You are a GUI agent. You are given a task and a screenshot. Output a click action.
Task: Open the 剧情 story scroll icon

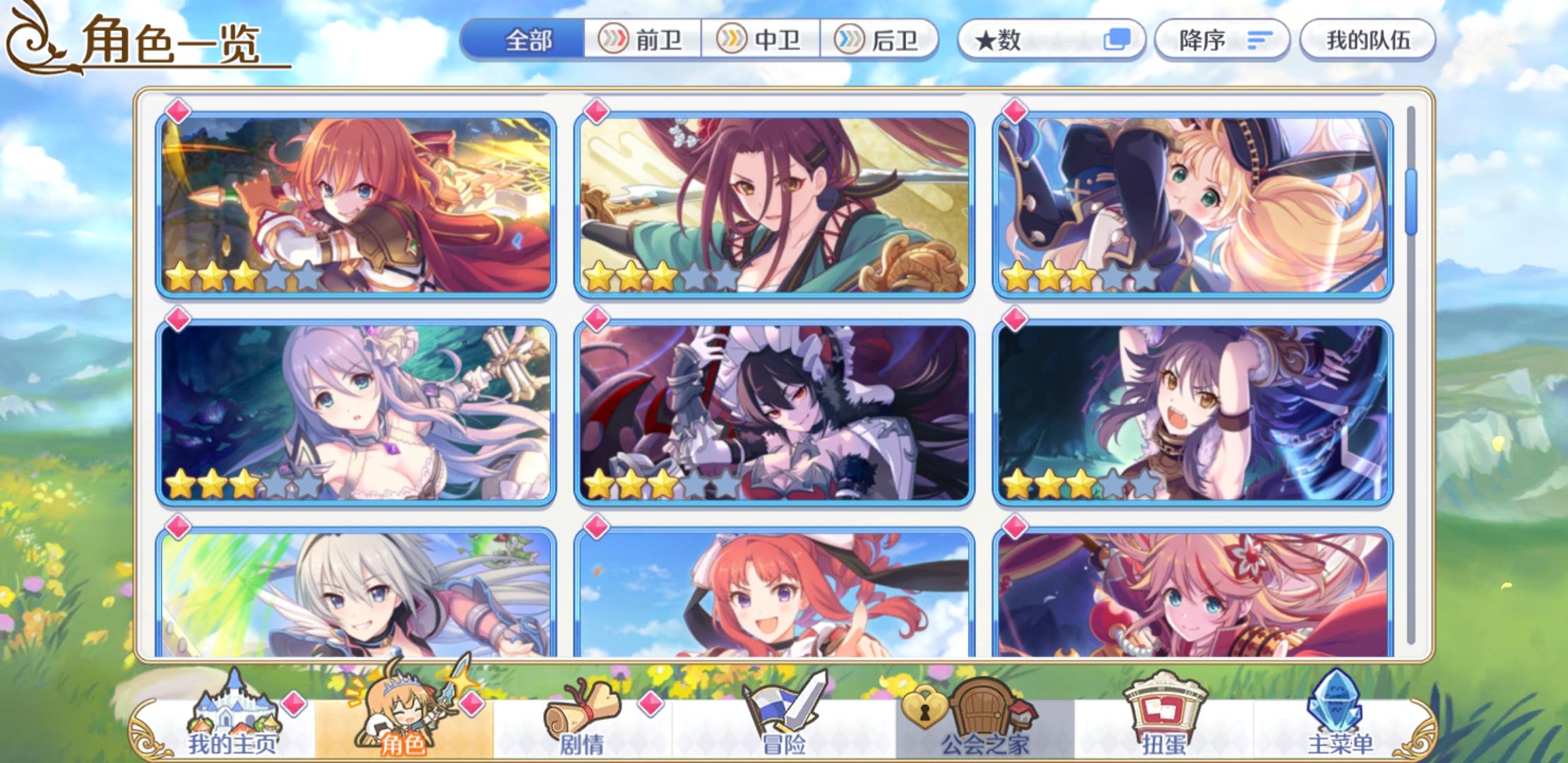coord(579,714)
